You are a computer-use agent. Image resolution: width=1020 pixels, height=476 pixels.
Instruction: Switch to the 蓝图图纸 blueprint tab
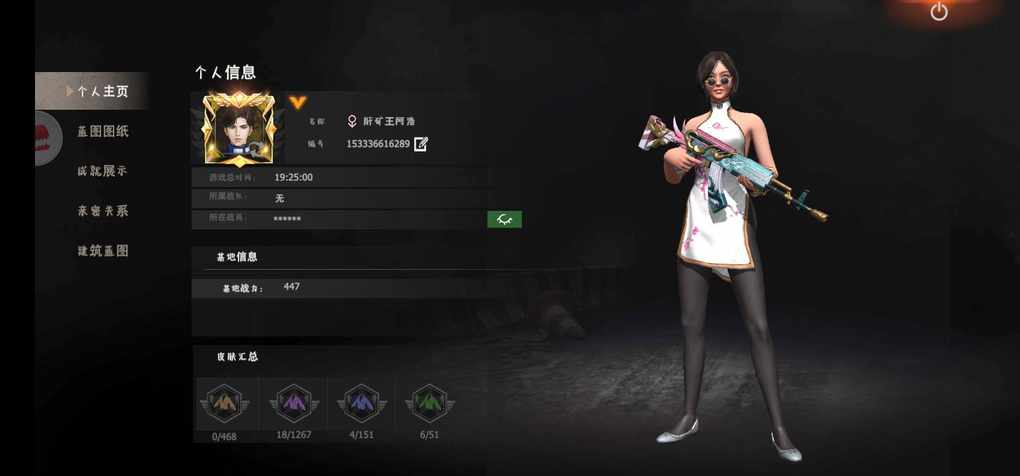tap(103, 131)
